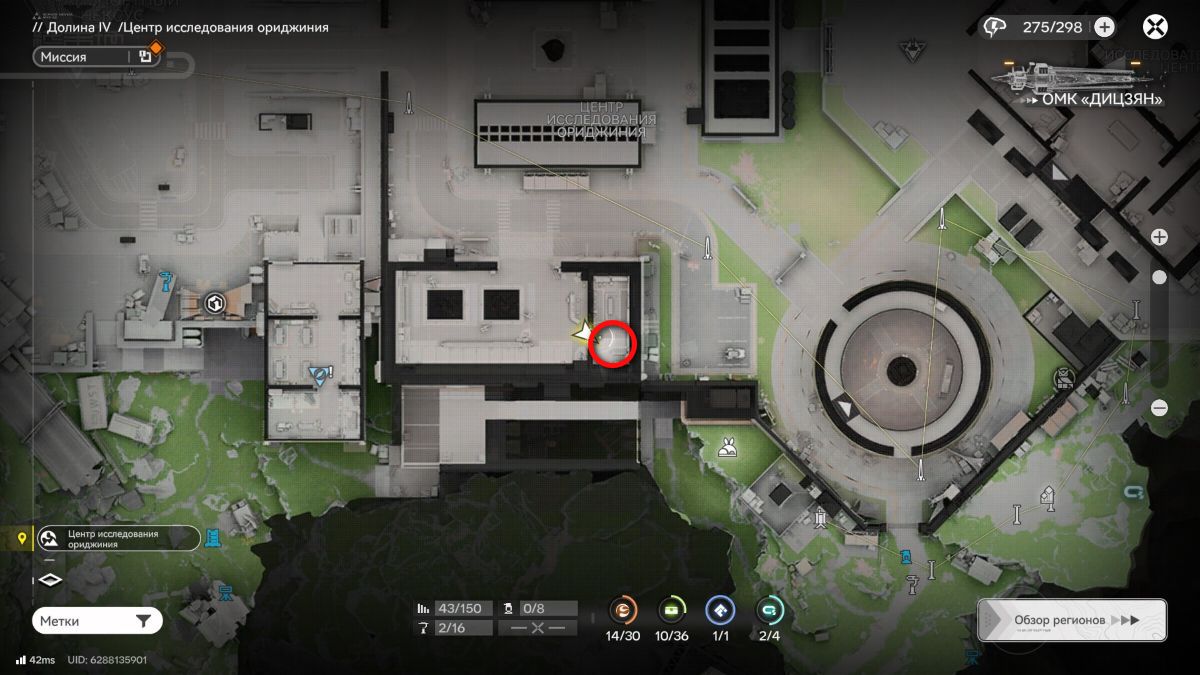1200x675 pixels.
Task: Open the Миссия mission panel
Action: coord(85,57)
